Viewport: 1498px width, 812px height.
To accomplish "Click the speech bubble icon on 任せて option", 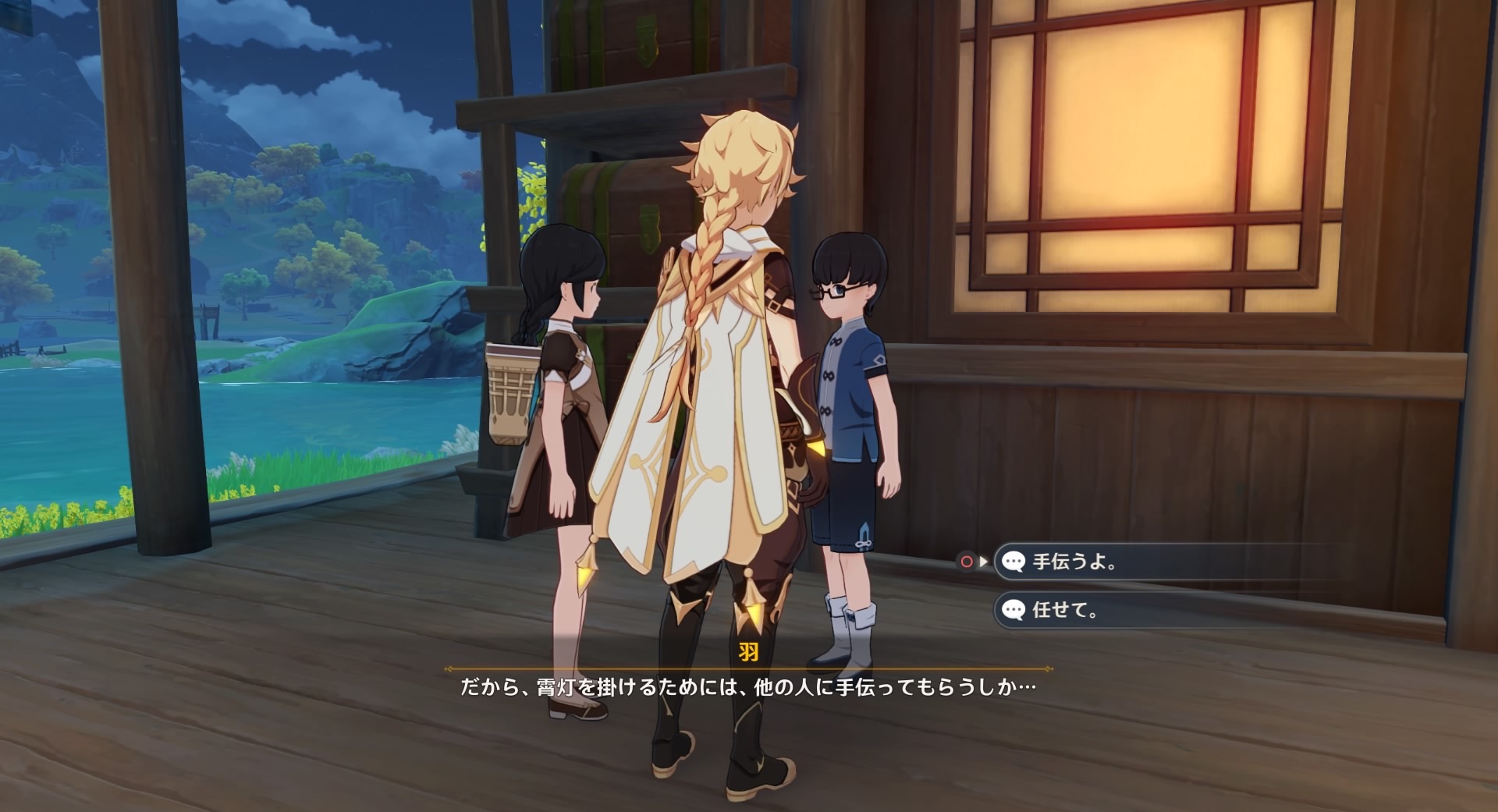I will coord(1013,611).
